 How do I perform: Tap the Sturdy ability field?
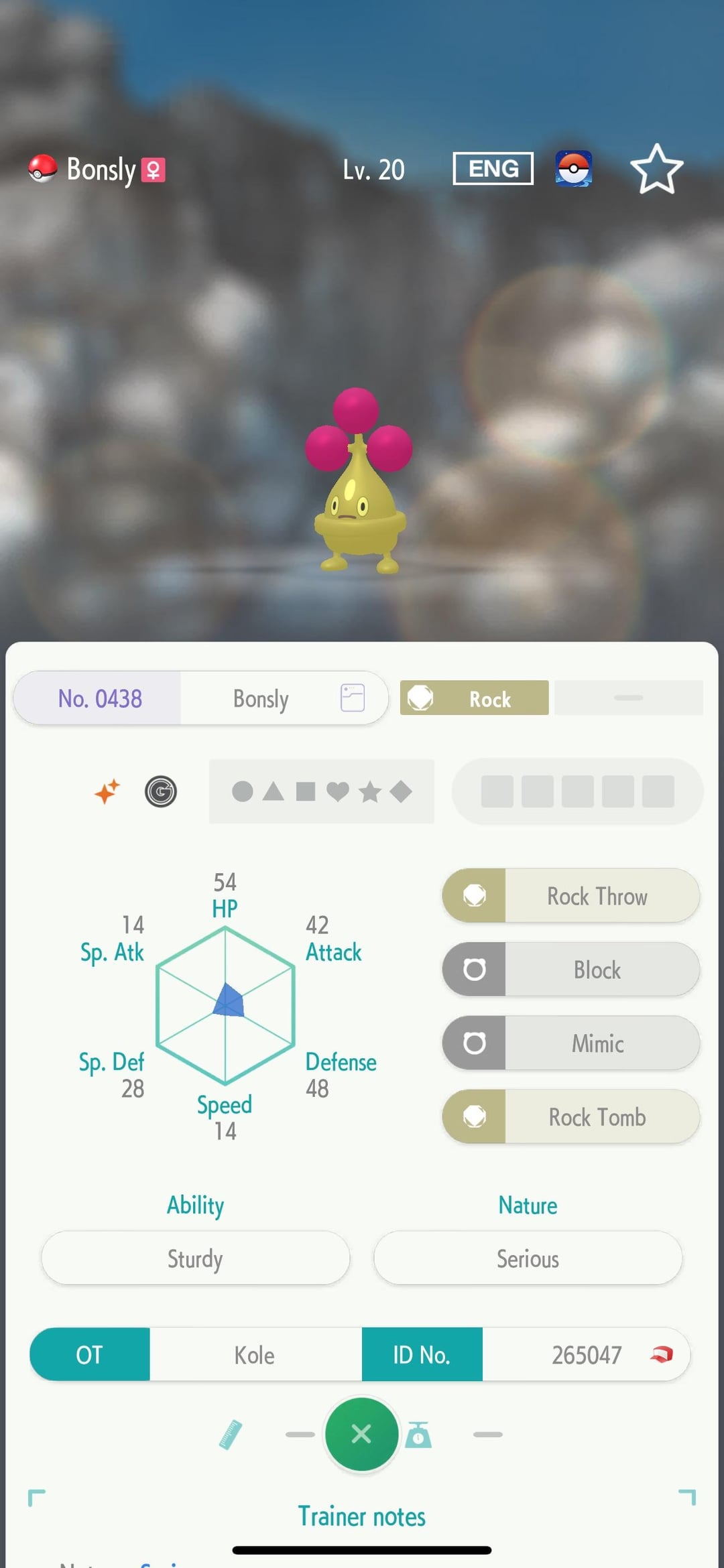pos(195,1258)
